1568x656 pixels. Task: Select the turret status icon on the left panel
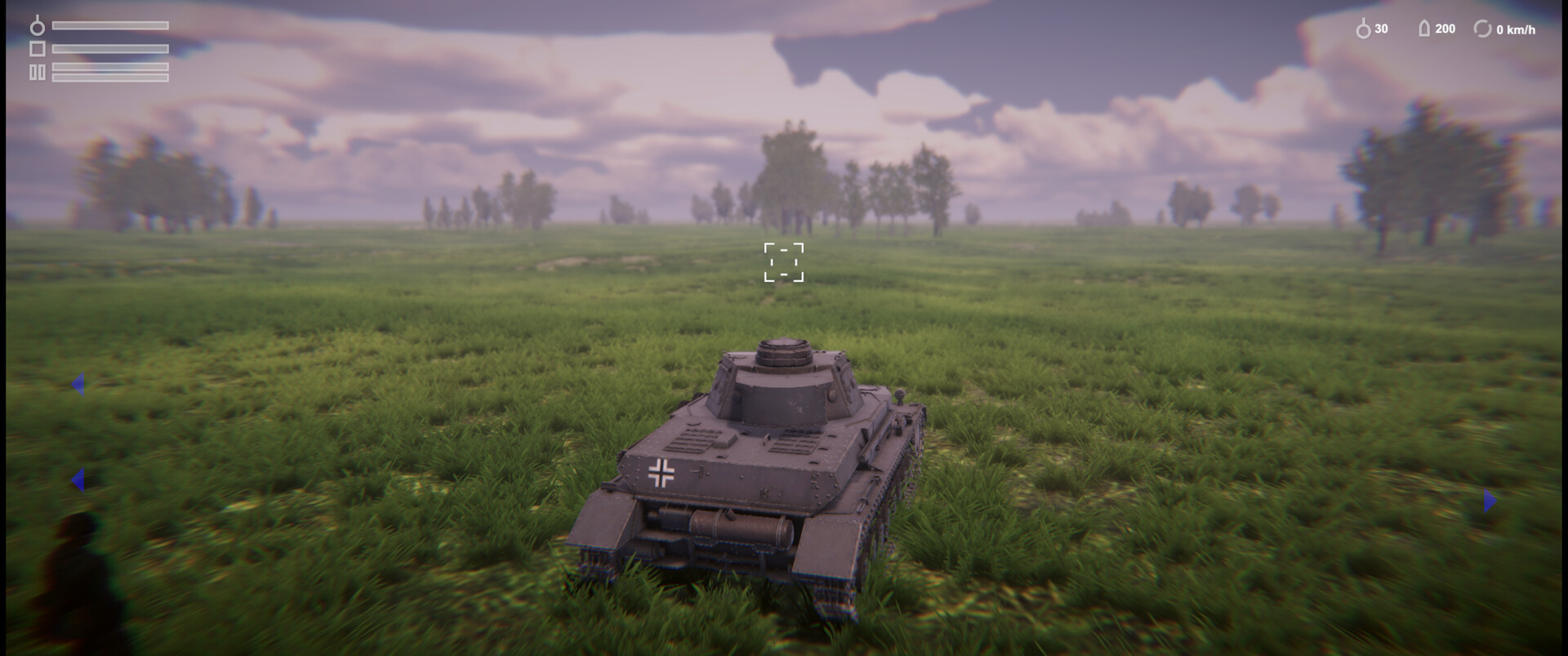(x=38, y=48)
